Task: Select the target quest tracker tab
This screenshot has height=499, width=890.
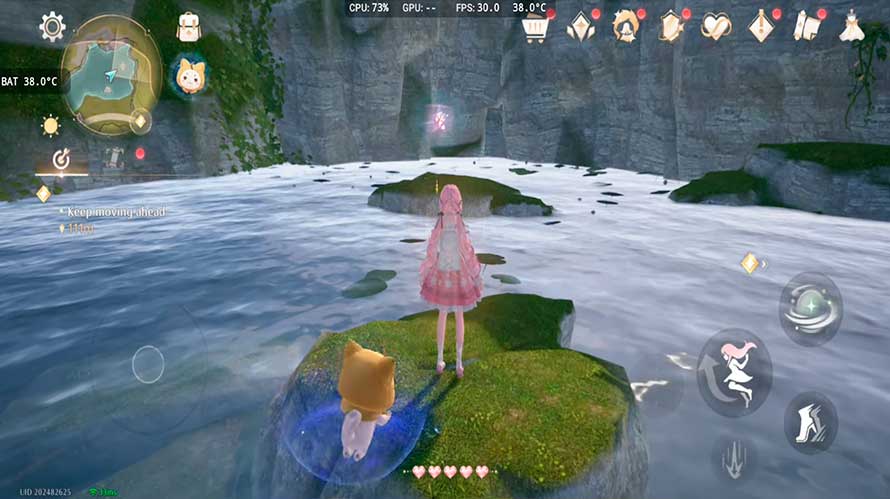Action: [x=61, y=158]
